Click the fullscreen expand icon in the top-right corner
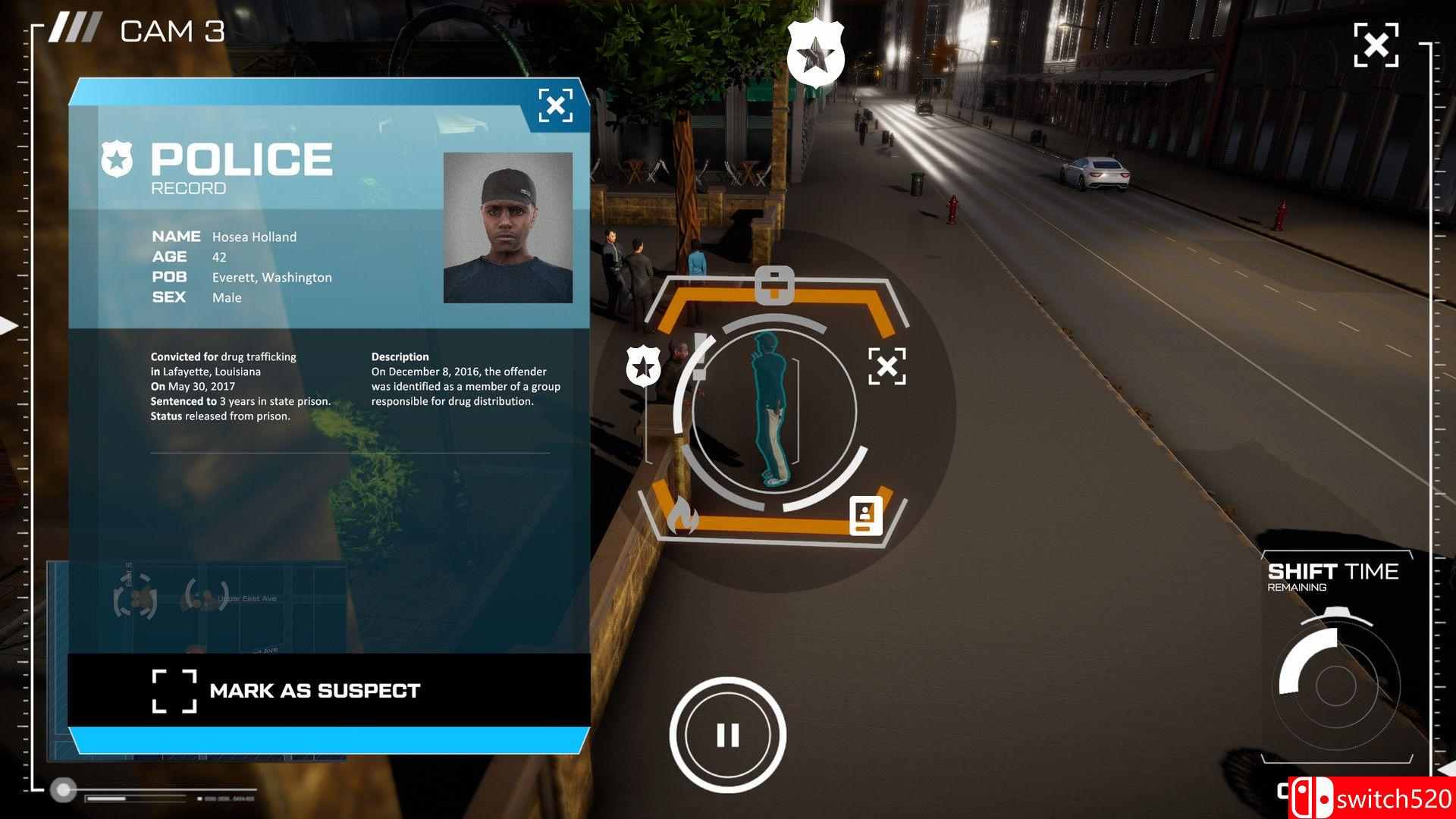This screenshot has width=1456, height=819. point(1376,45)
